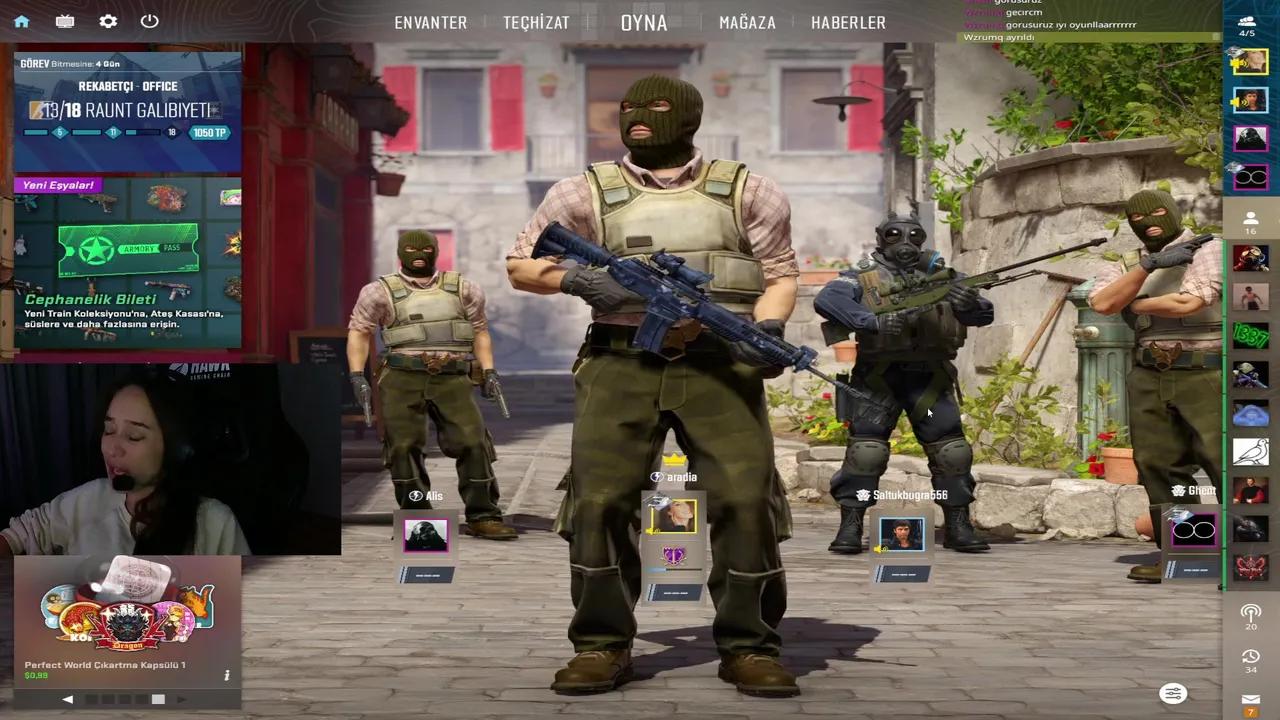1280x720 pixels.
Task: Open the Watch matches TV icon
Action: pyautogui.click(x=64, y=21)
